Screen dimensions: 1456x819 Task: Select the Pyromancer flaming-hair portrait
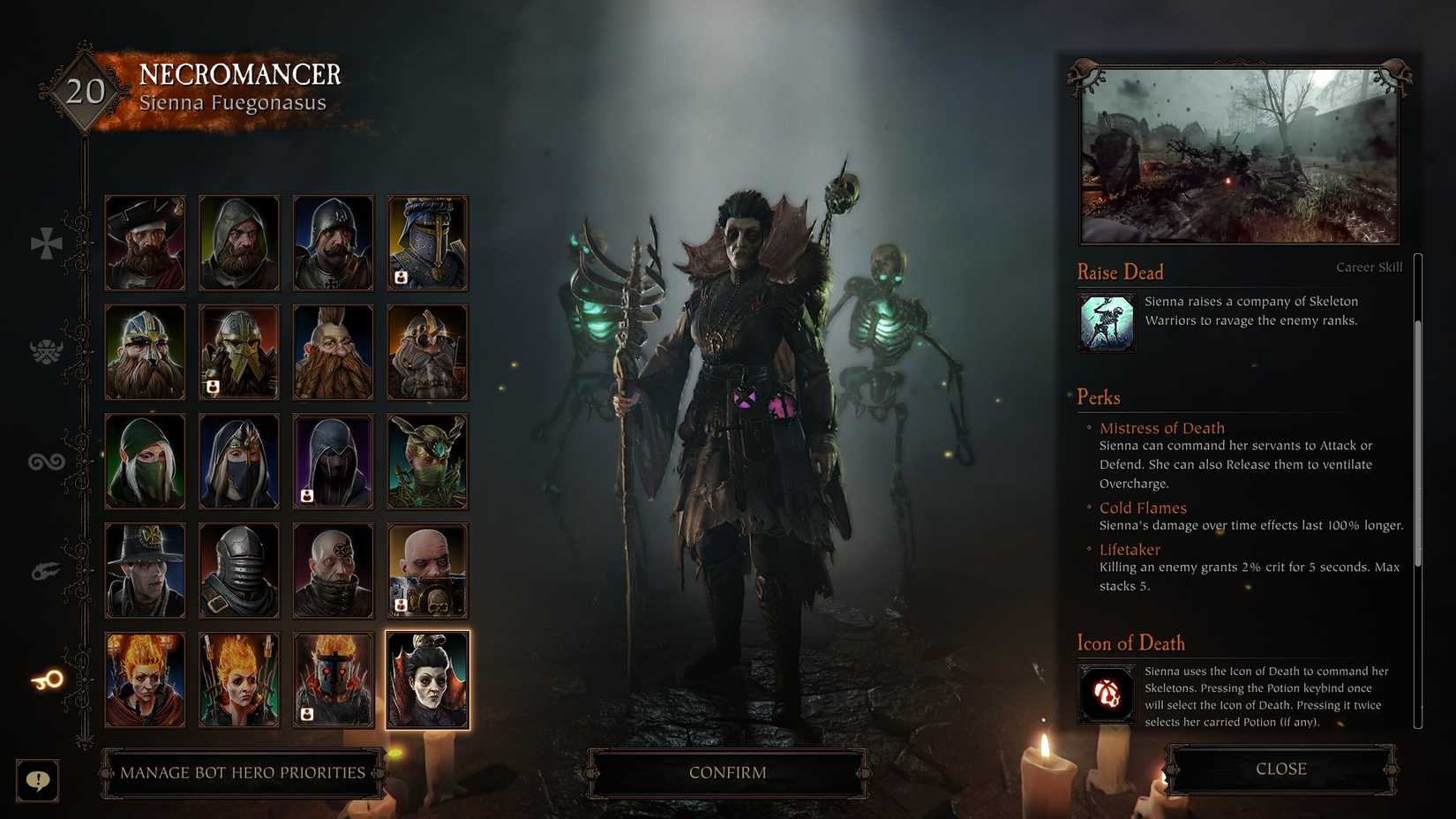coord(239,678)
